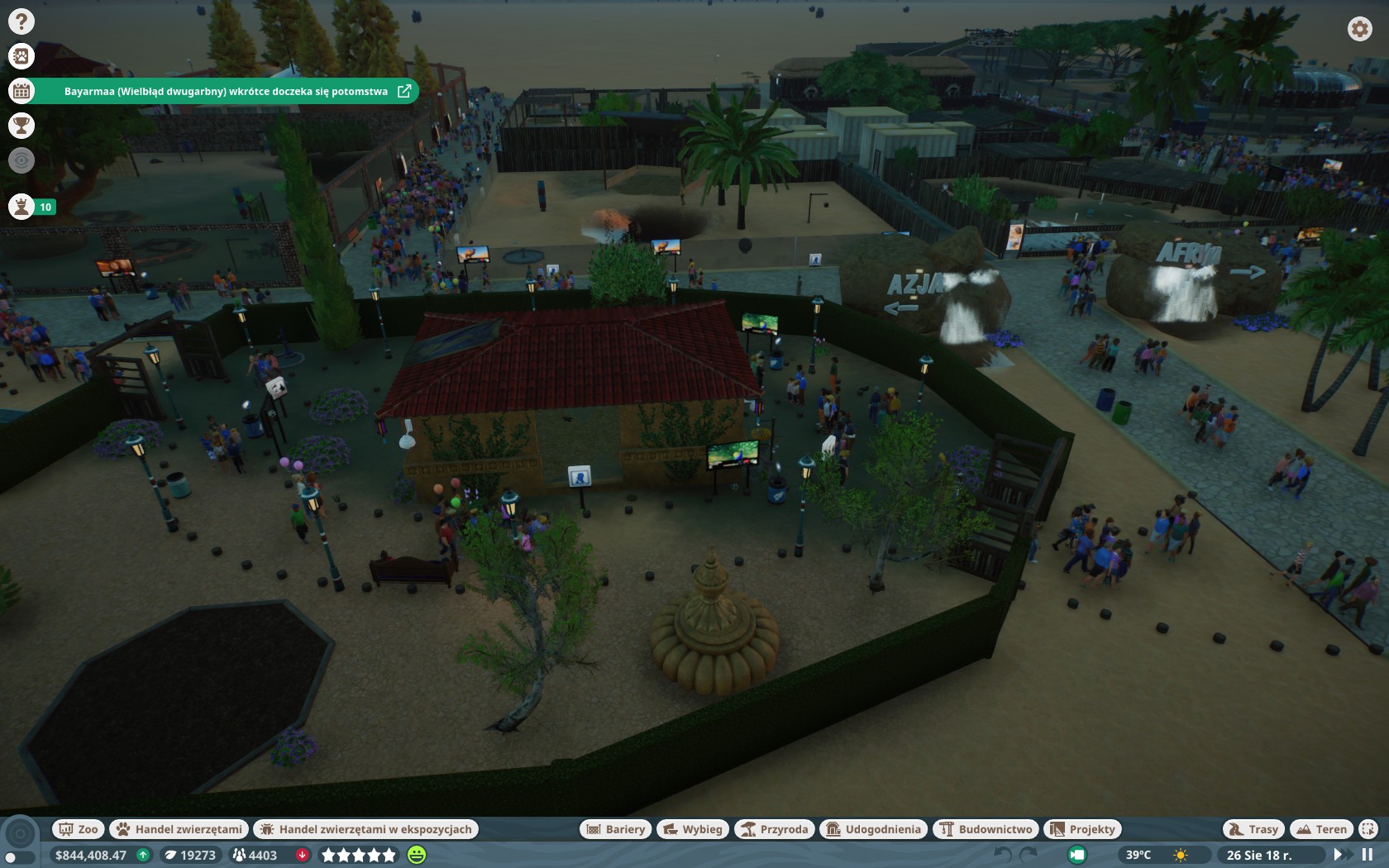Open the trophy challenges icon

coord(21,126)
